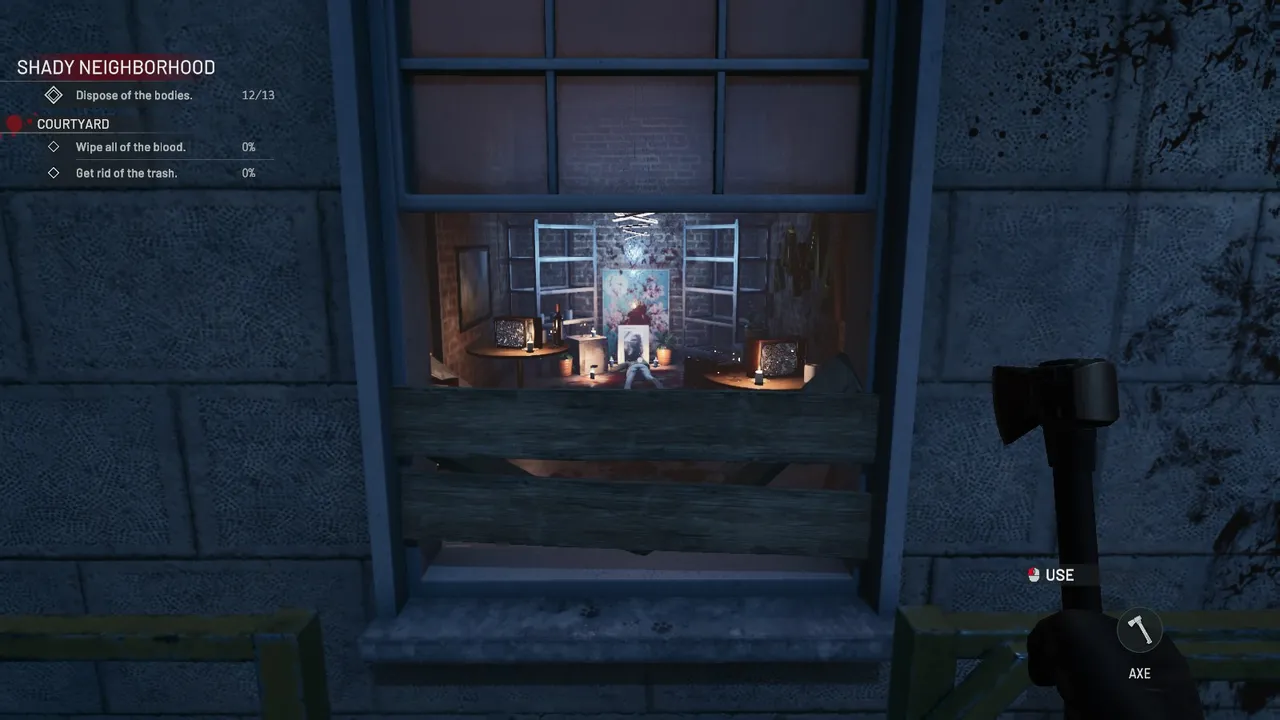Expand the COURTYARD objective section
This screenshot has width=1280, height=720.
(72, 123)
